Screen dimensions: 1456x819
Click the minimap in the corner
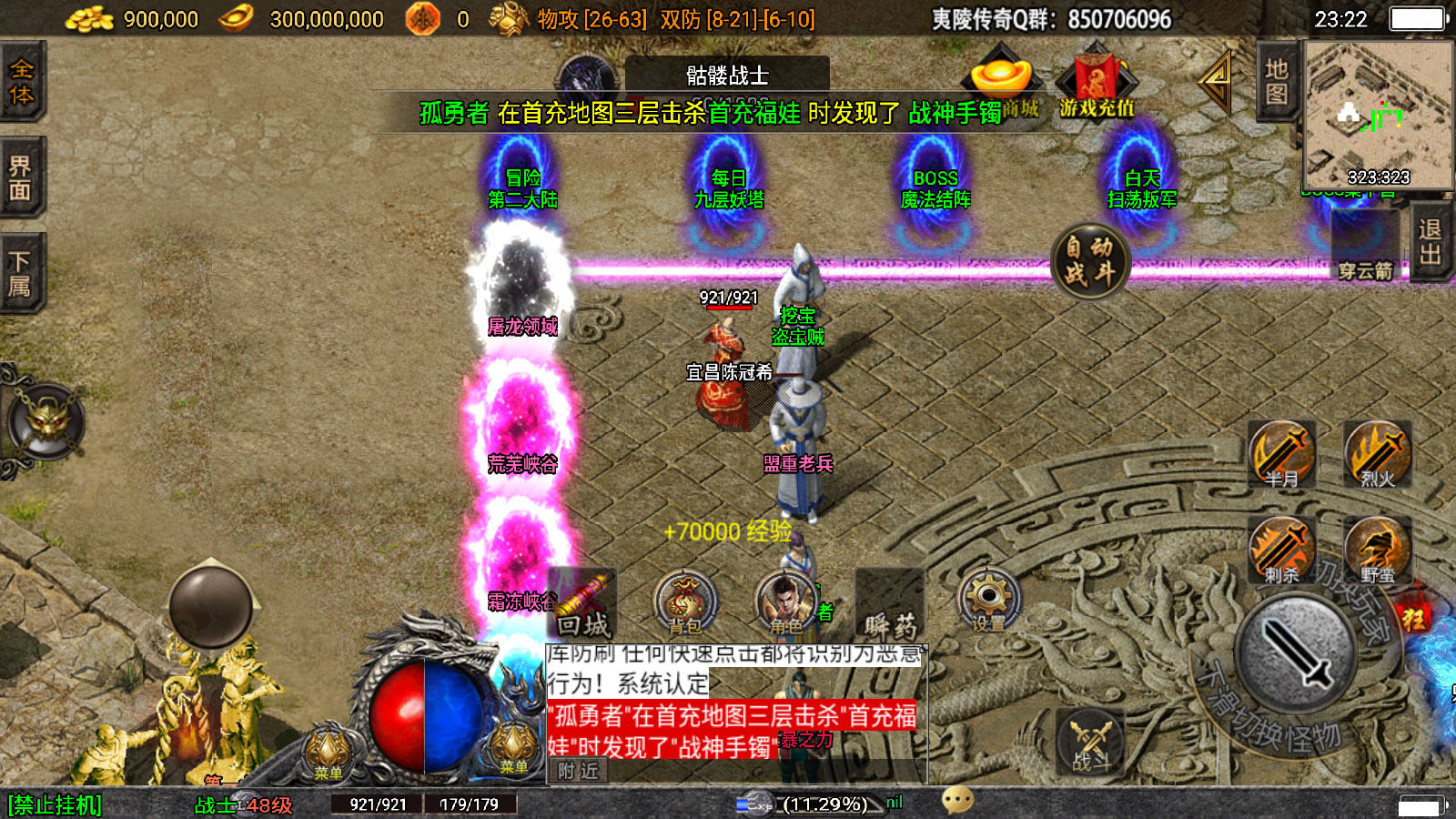[1379, 115]
